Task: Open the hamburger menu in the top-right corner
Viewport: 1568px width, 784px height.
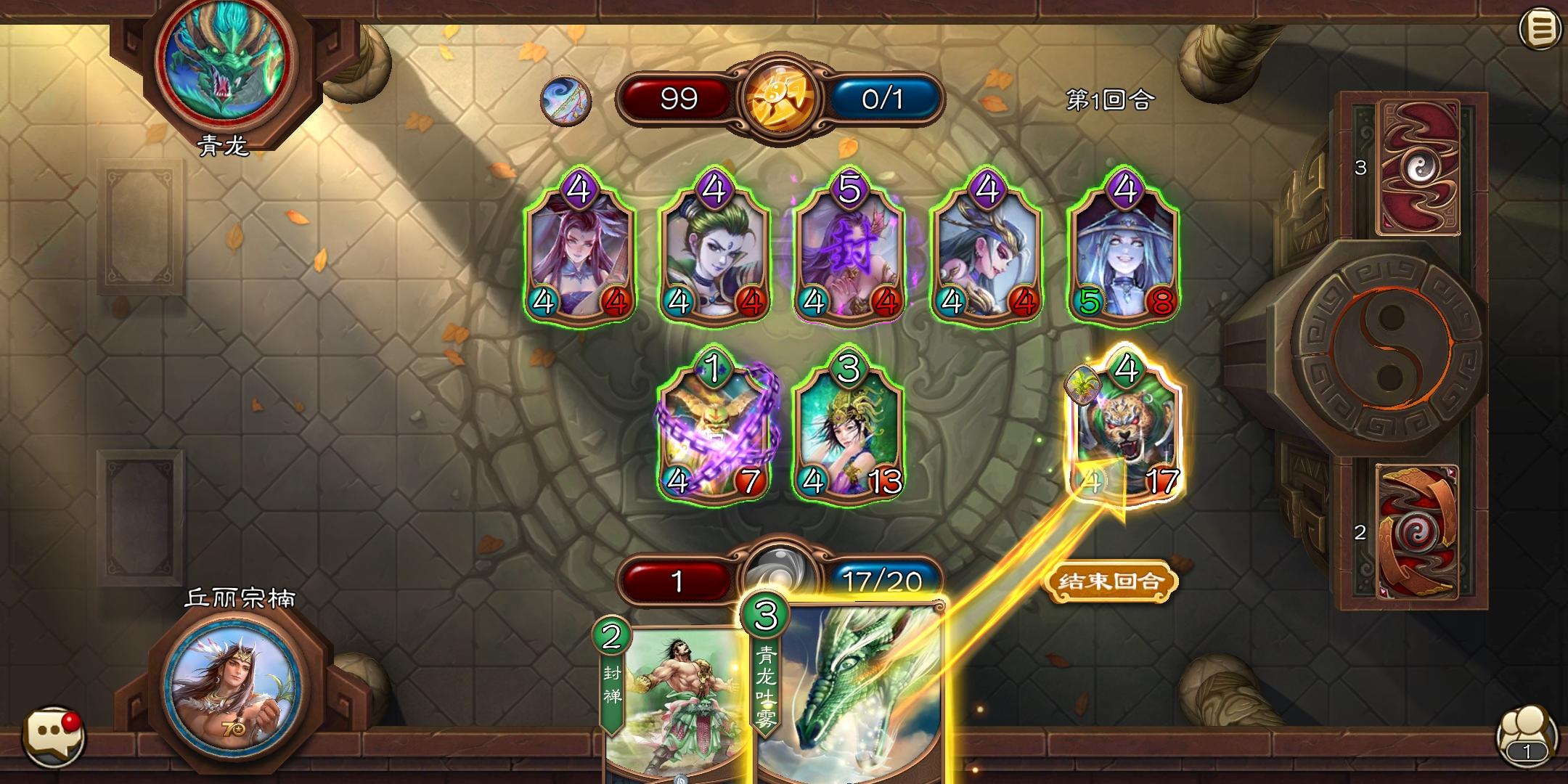Action: coord(1541,29)
